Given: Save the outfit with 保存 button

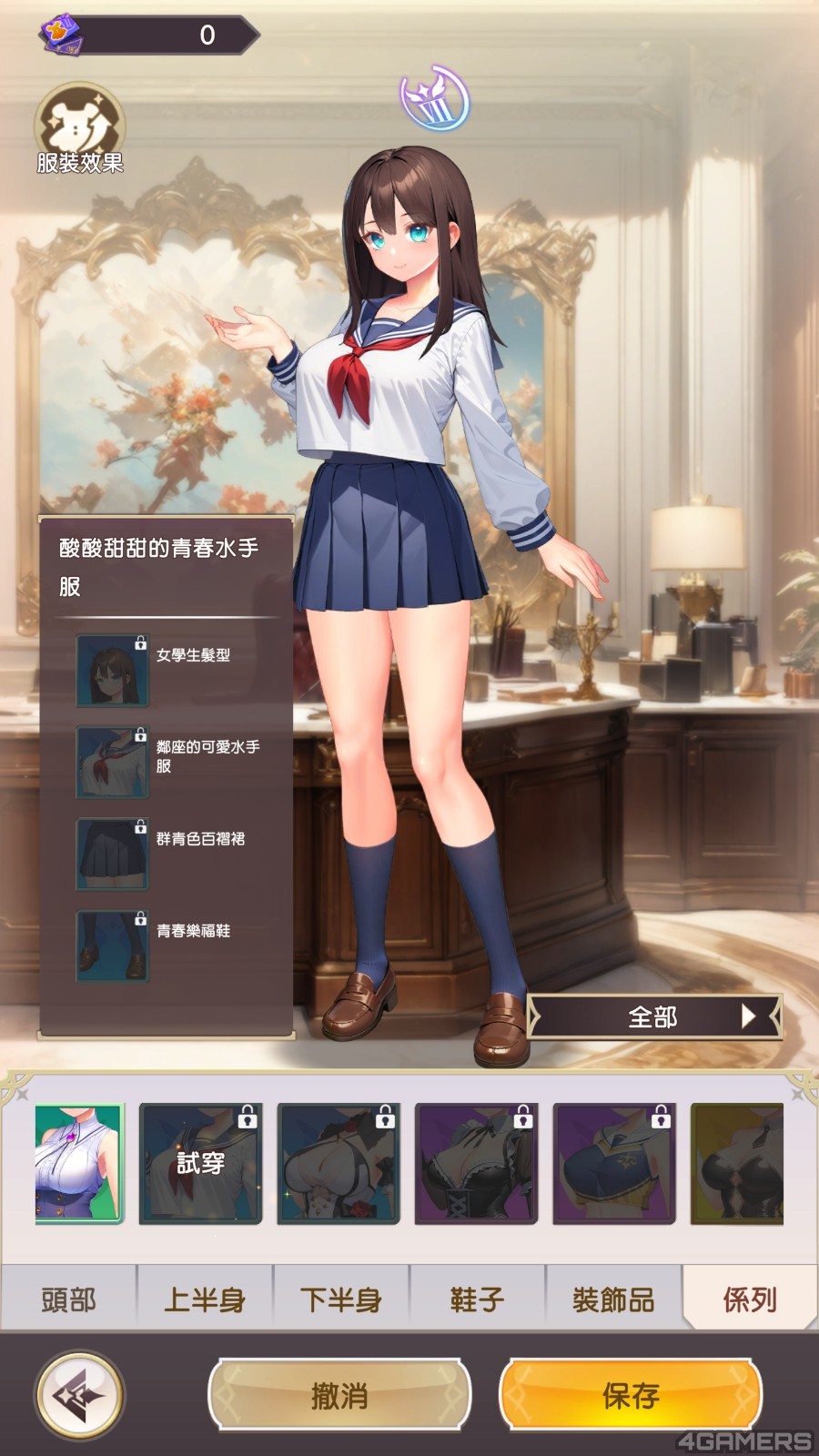Looking at the screenshot, I should tap(631, 1395).
